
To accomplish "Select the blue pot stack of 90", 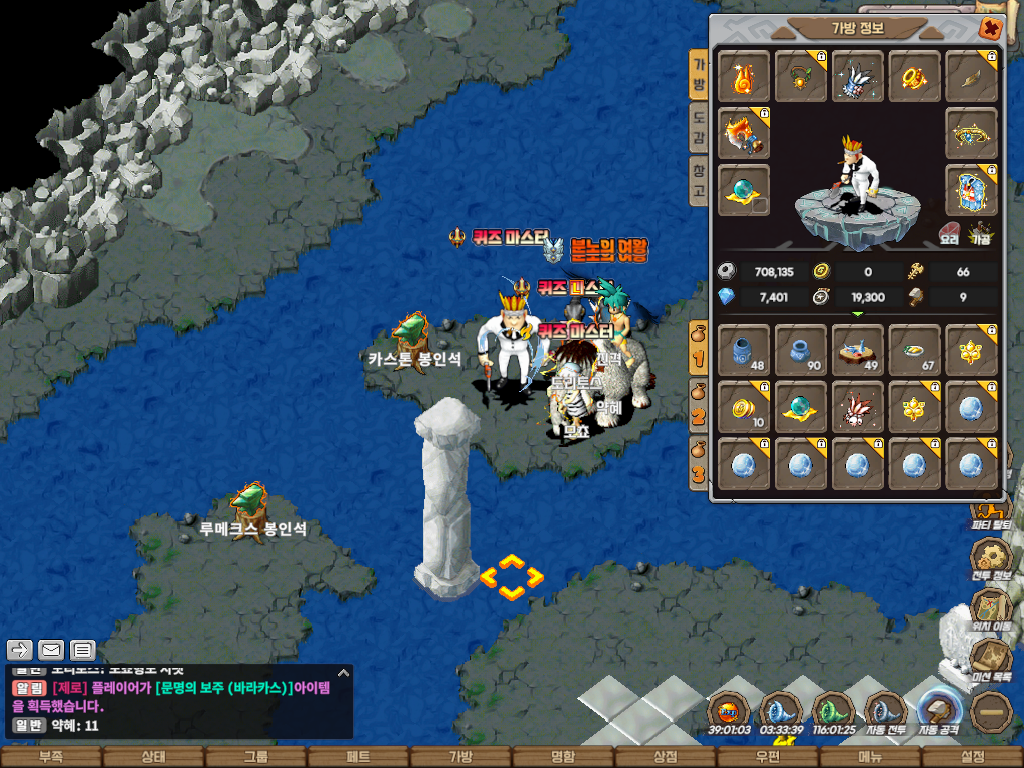I will tap(801, 350).
